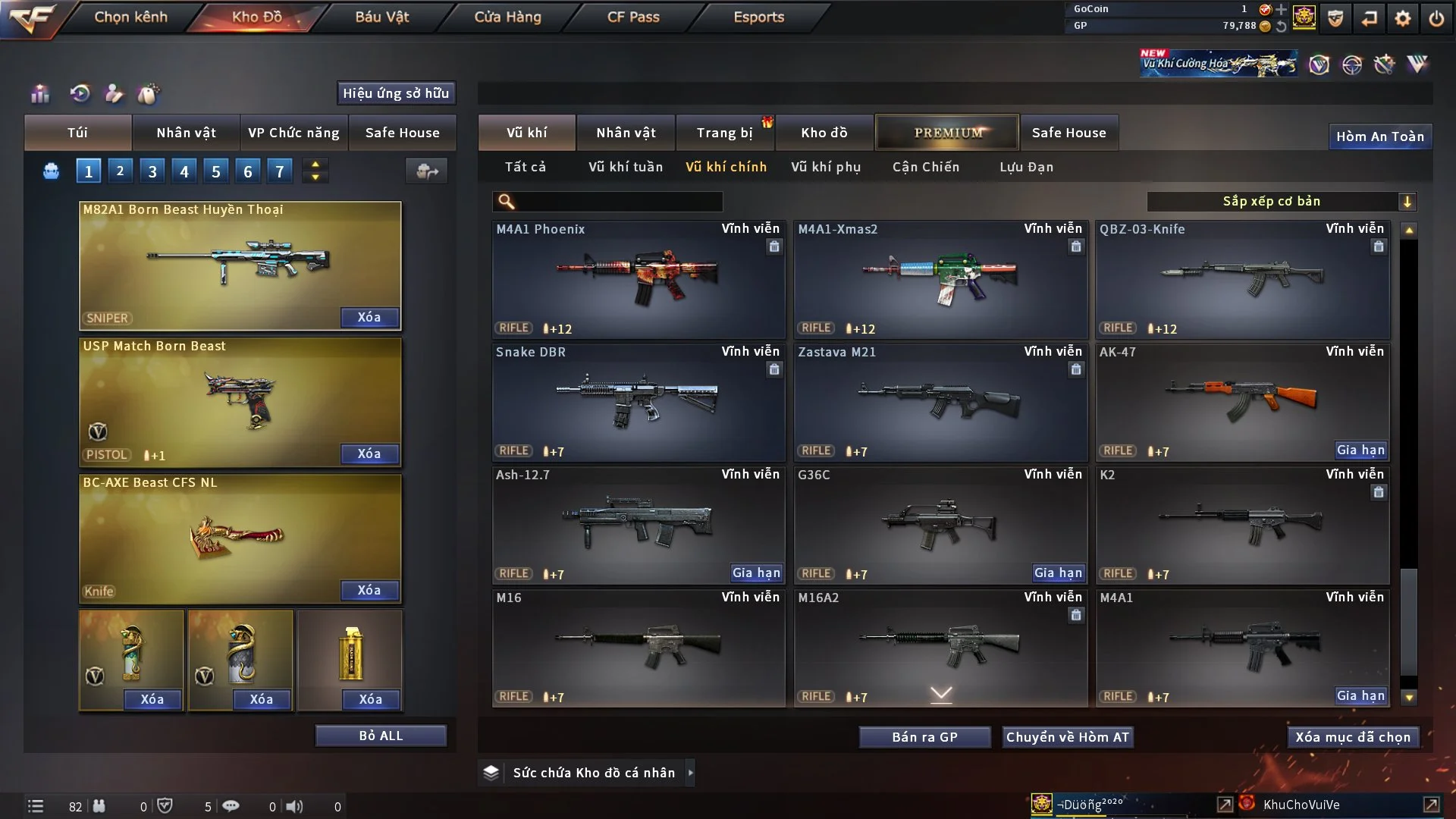Select bag preset number 3

(152, 171)
